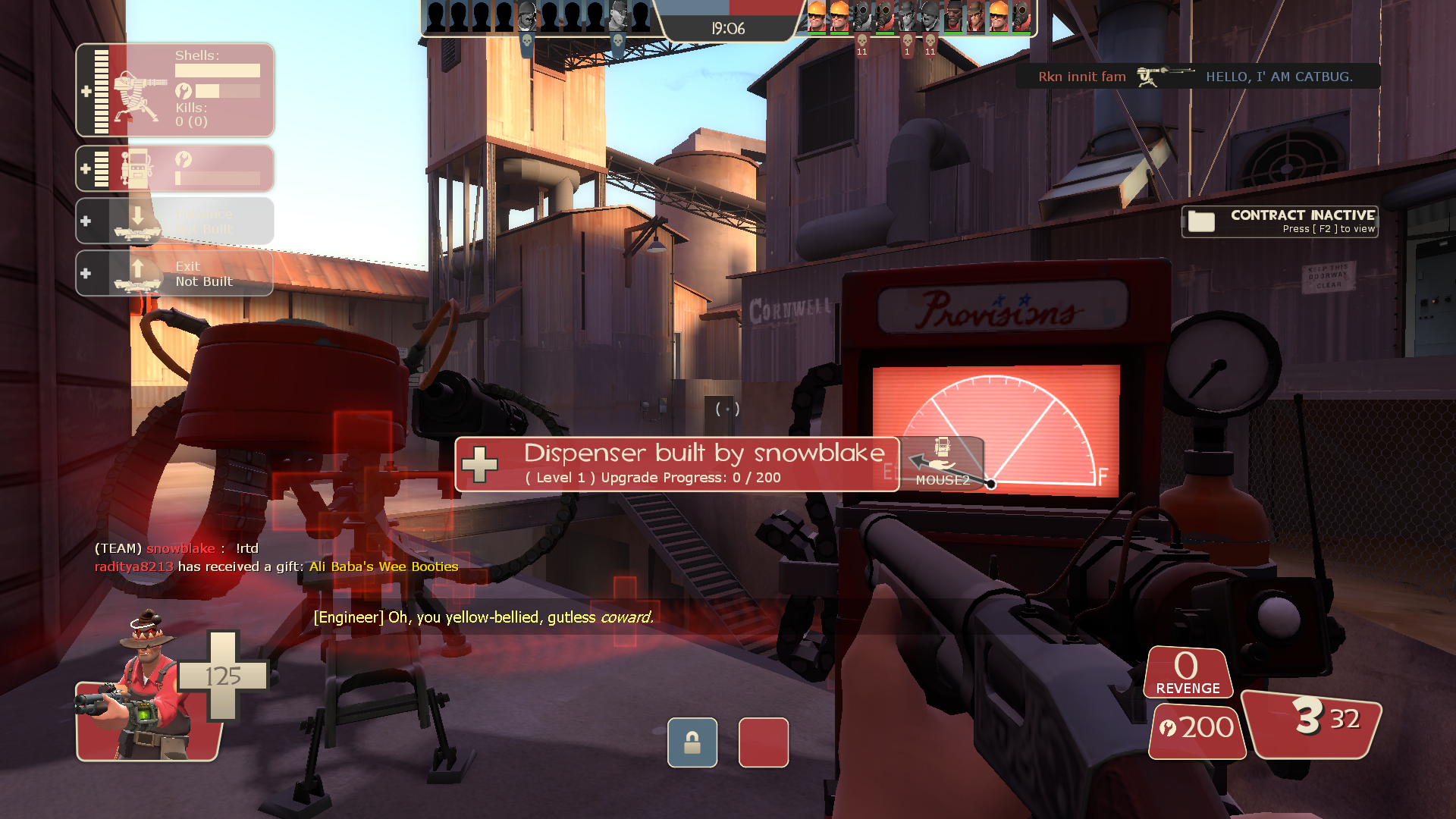This screenshot has height=819, width=1456.
Task: Click the Teleporter Entrance status panel
Action: click(x=175, y=221)
